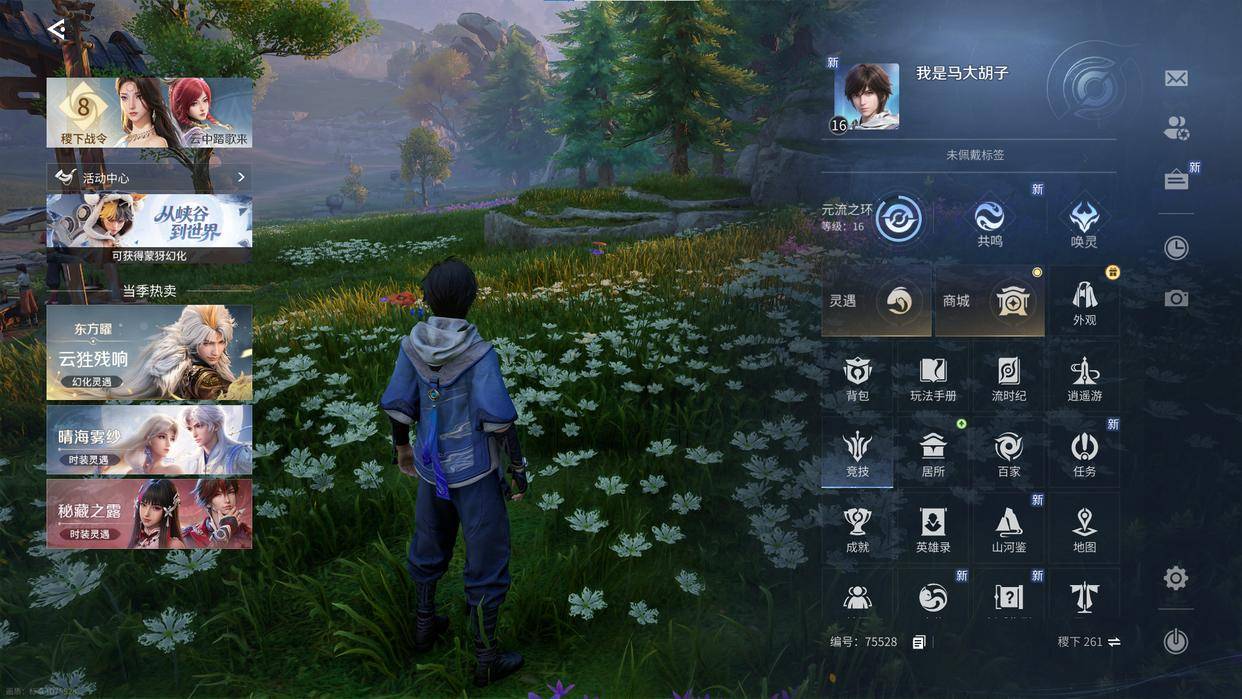Screen dimensions: 1242x699
Task: Open the 活动中心 activity center
Action: (149, 177)
